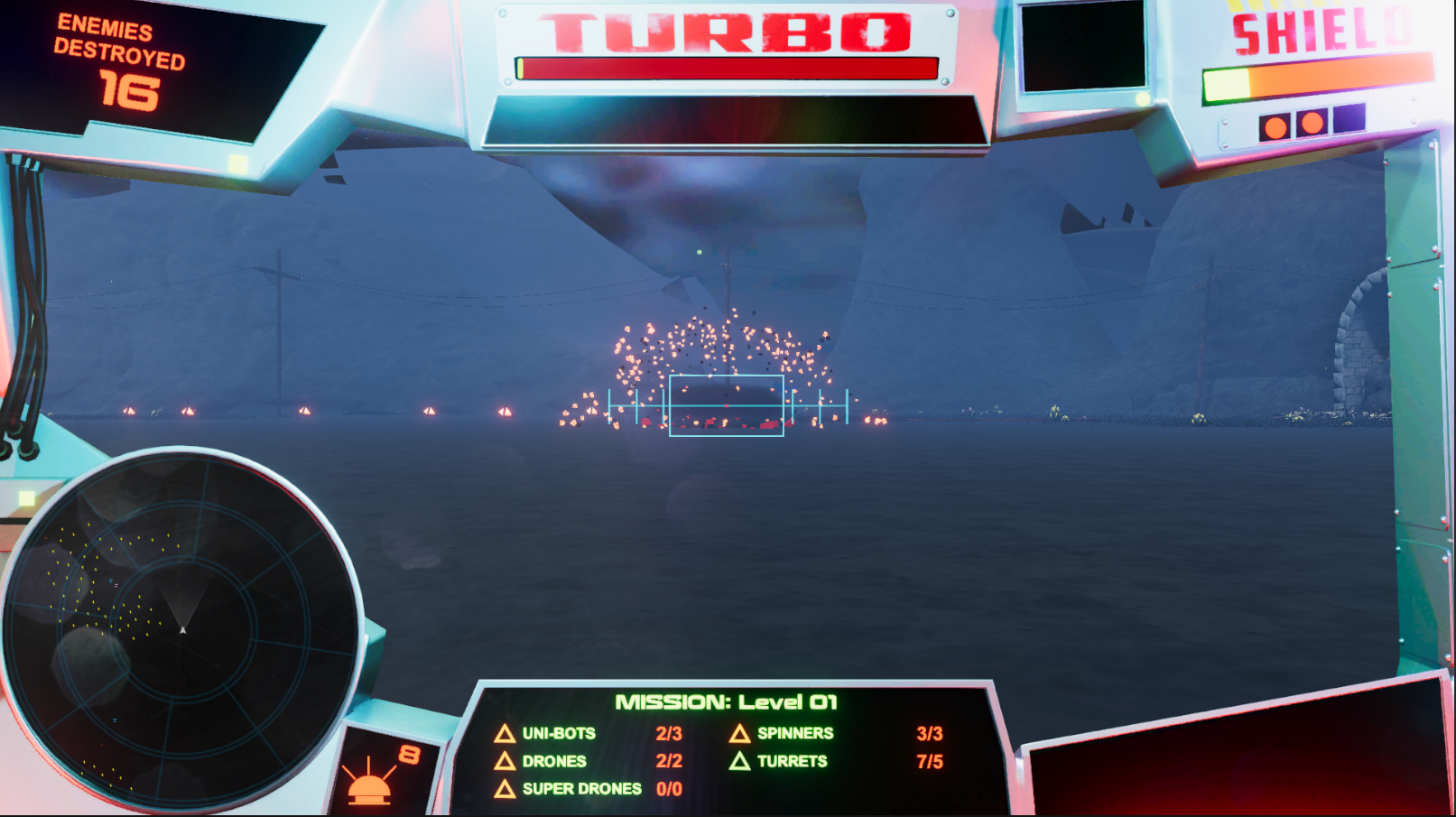Click the TURRETS triangle icon
Viewport: 1456px width, 817px height.
tap(741, 761)
